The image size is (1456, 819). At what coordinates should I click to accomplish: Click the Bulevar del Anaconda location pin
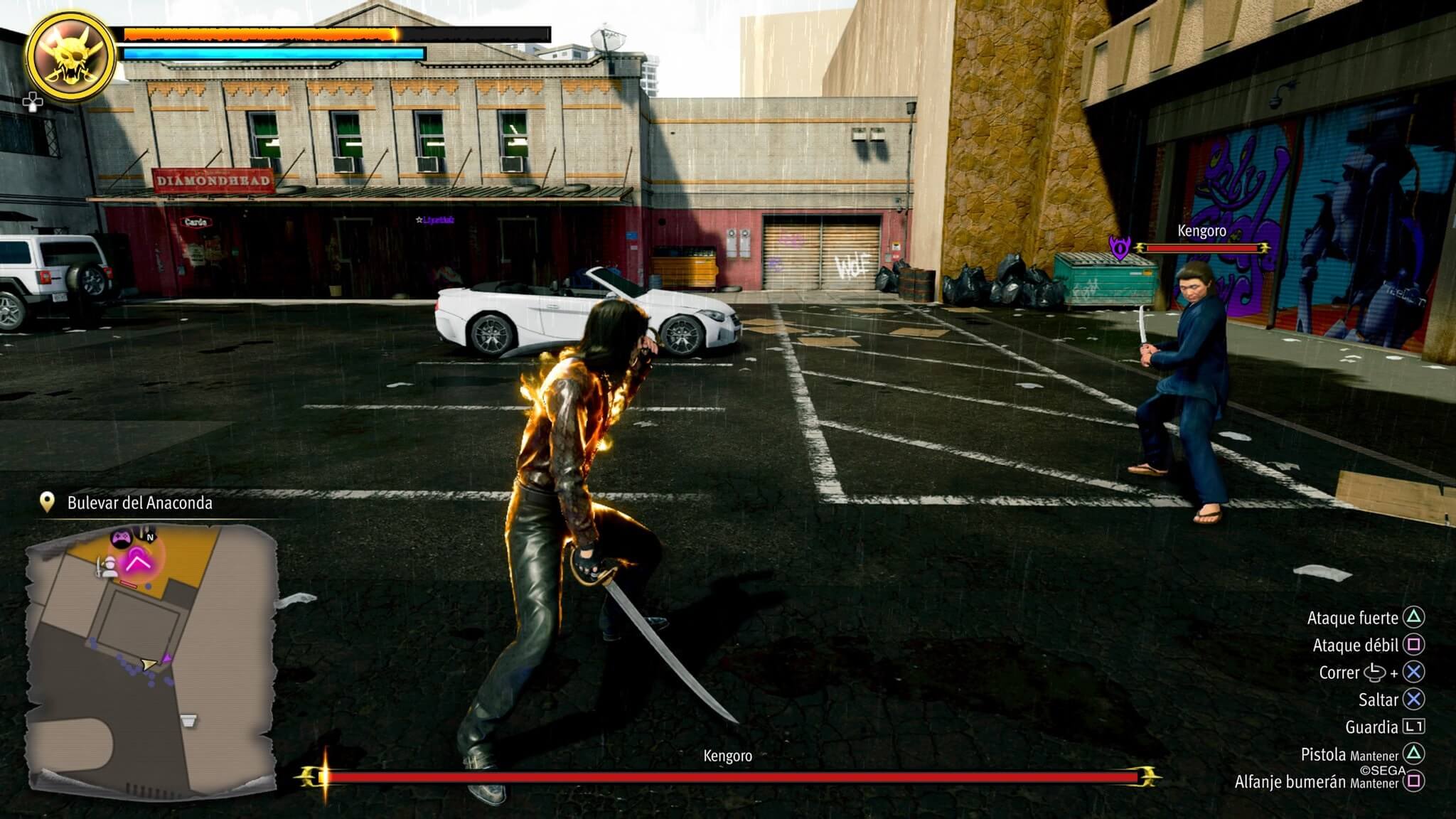tap(47, 503)
